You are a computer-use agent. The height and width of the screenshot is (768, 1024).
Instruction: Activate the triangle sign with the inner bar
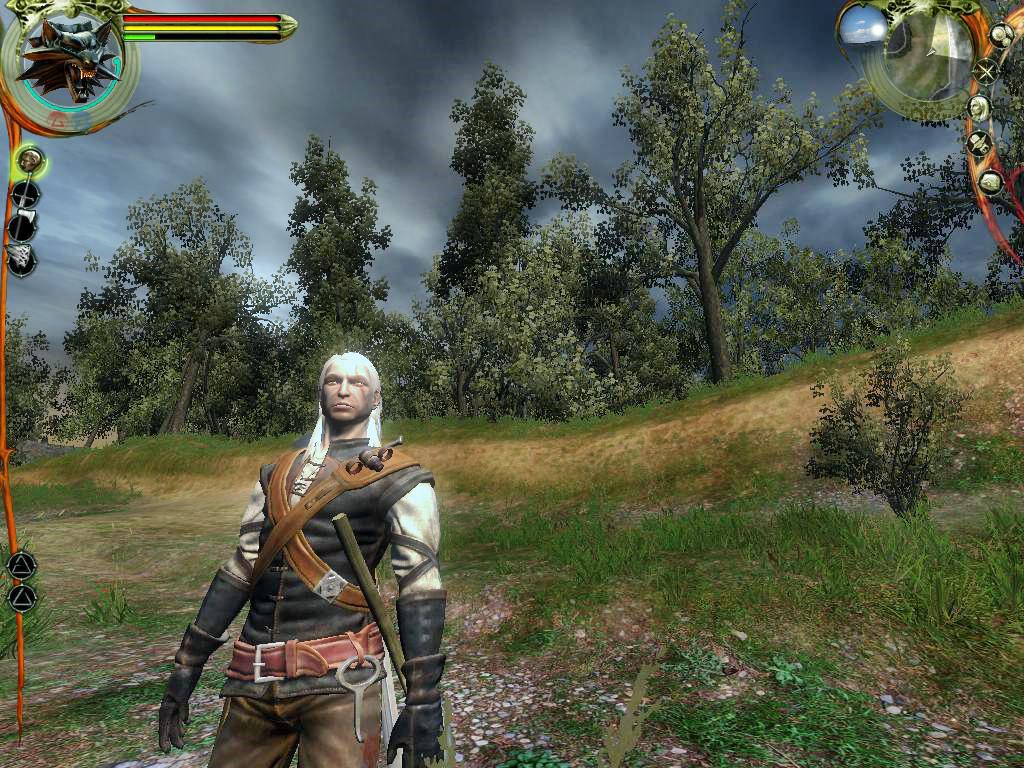[21, 565]
